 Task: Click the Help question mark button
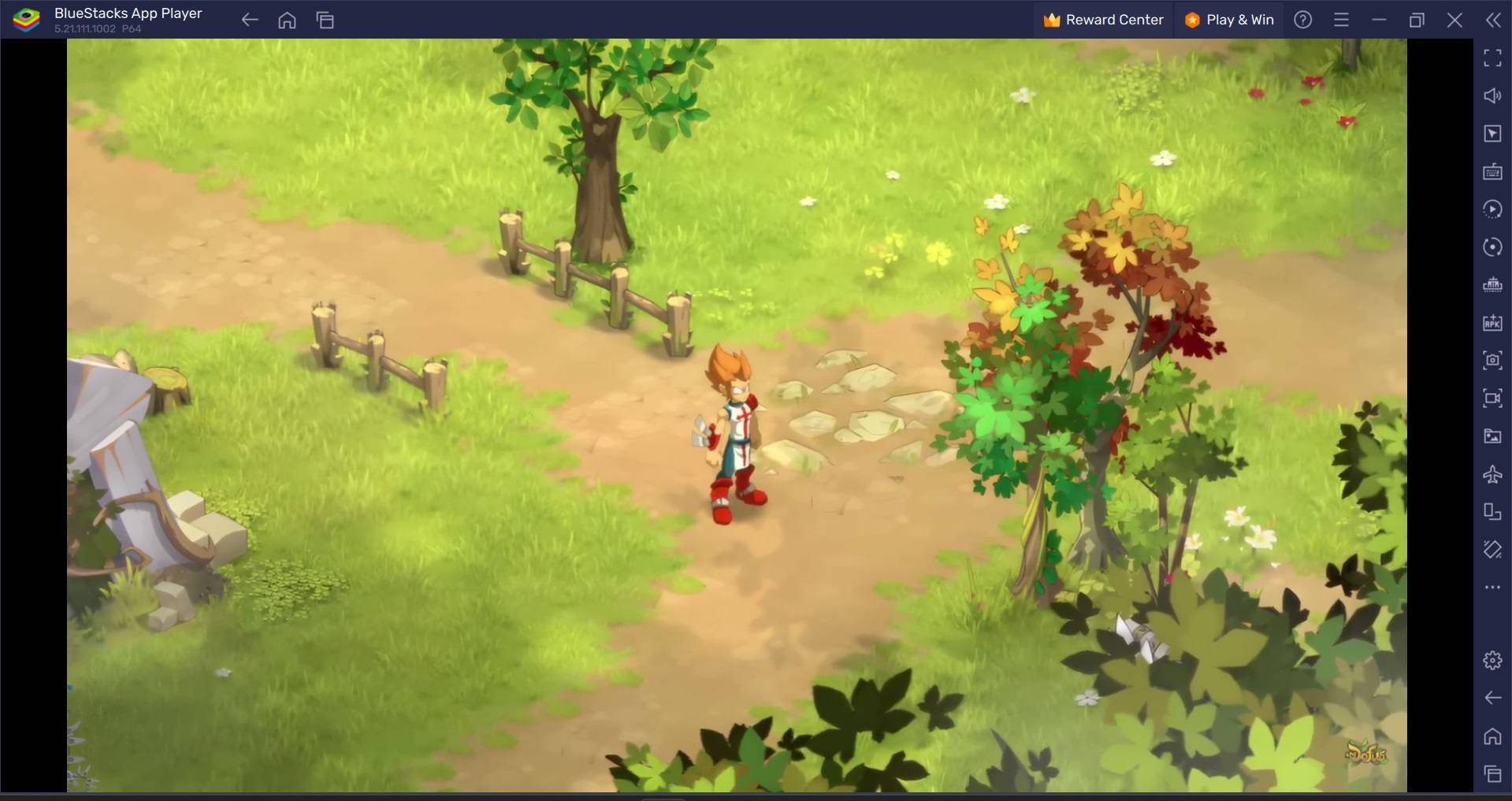tap(1302, 20)
